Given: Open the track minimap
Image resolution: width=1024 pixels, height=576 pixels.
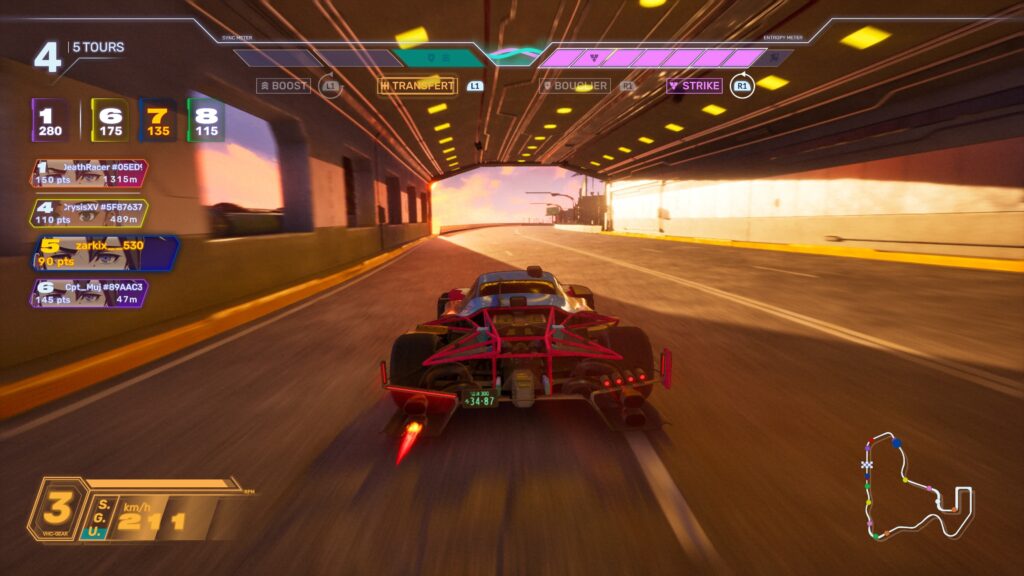Looking at the screenshot, I should (x=915, y=487).
